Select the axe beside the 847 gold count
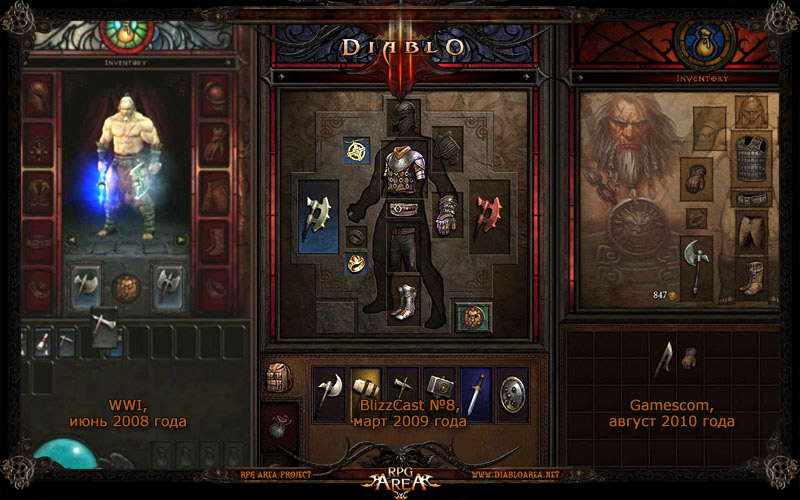The image size is (800, 500). coord(696,264)
